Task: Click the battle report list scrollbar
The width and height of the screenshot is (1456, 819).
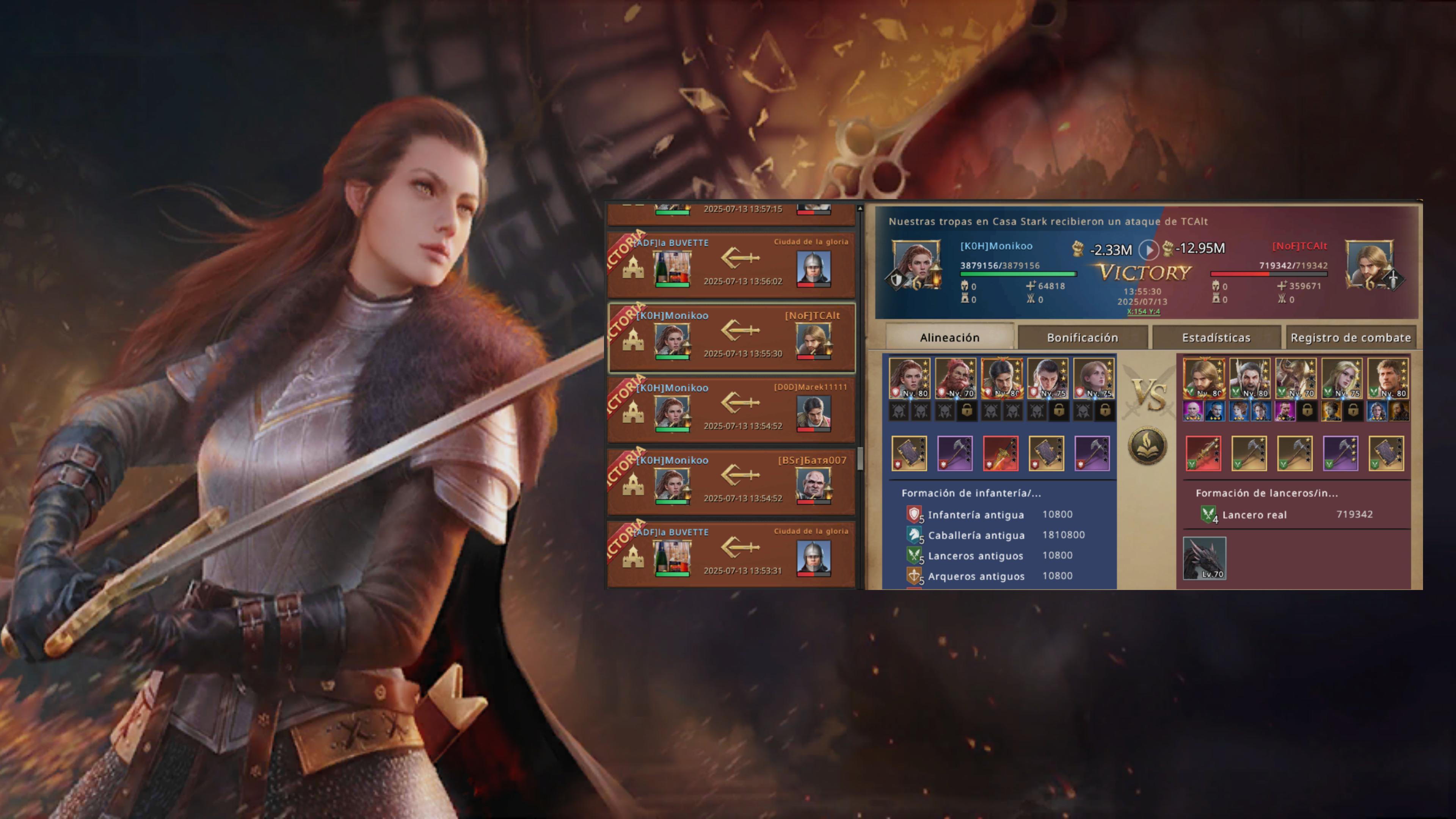Action: tap(860, 458)
